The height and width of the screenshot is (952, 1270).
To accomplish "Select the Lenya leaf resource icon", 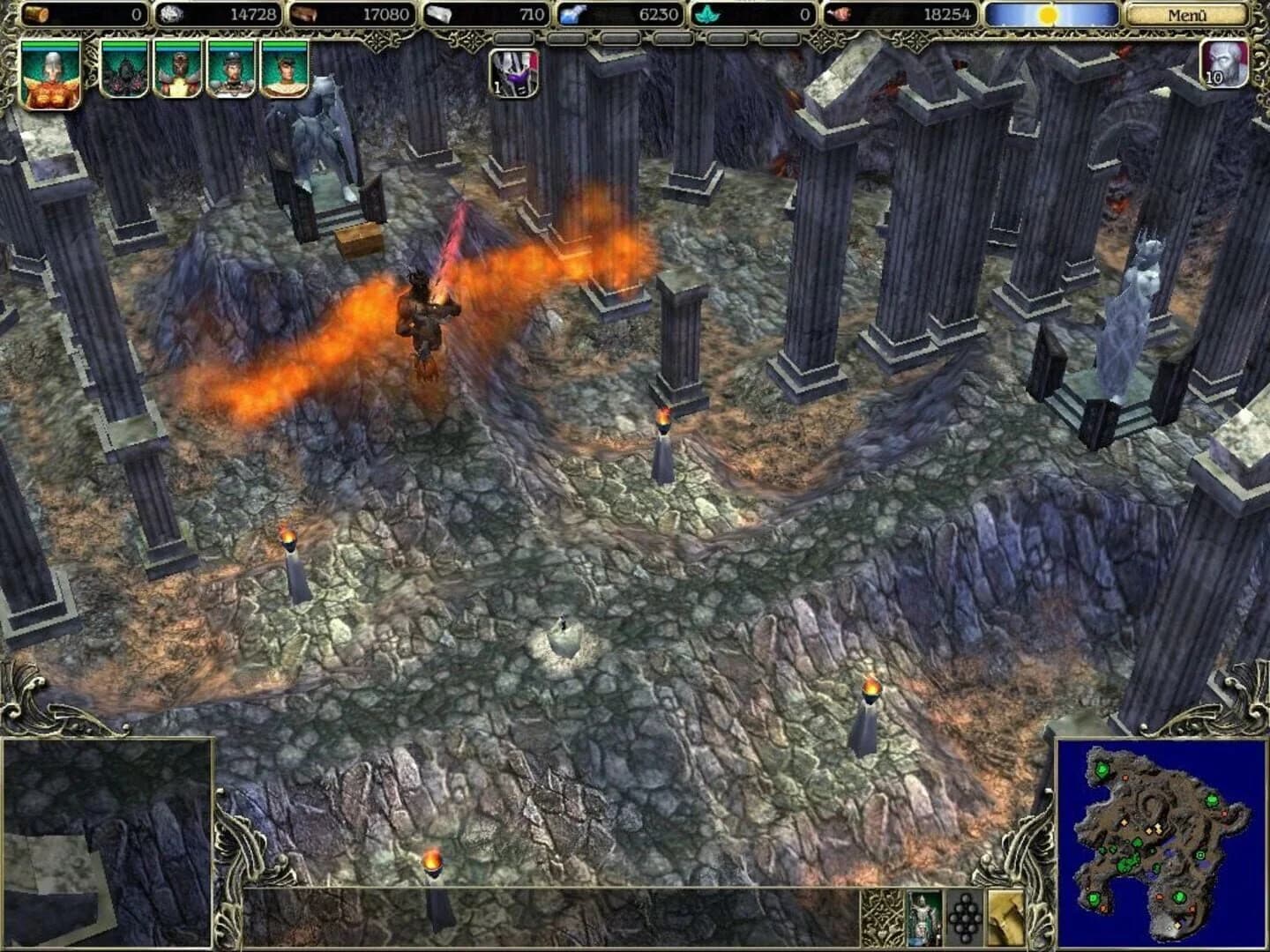I will point(706,14).
